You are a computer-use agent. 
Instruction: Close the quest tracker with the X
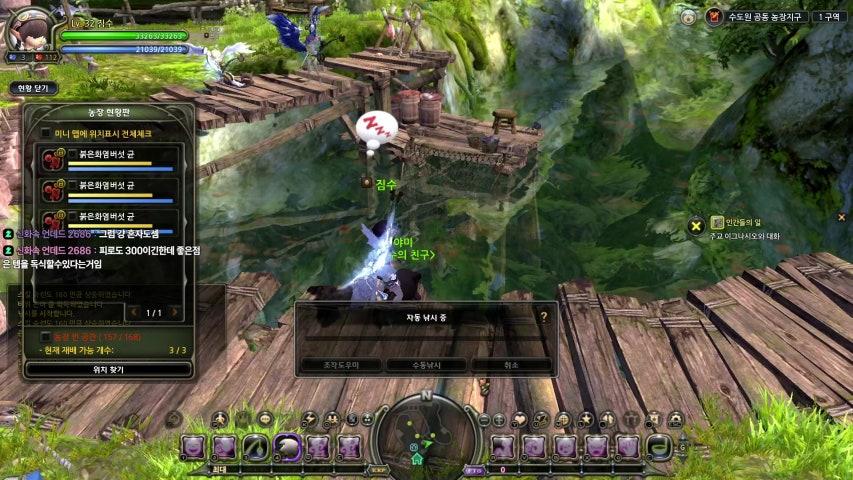pos(841,217)
